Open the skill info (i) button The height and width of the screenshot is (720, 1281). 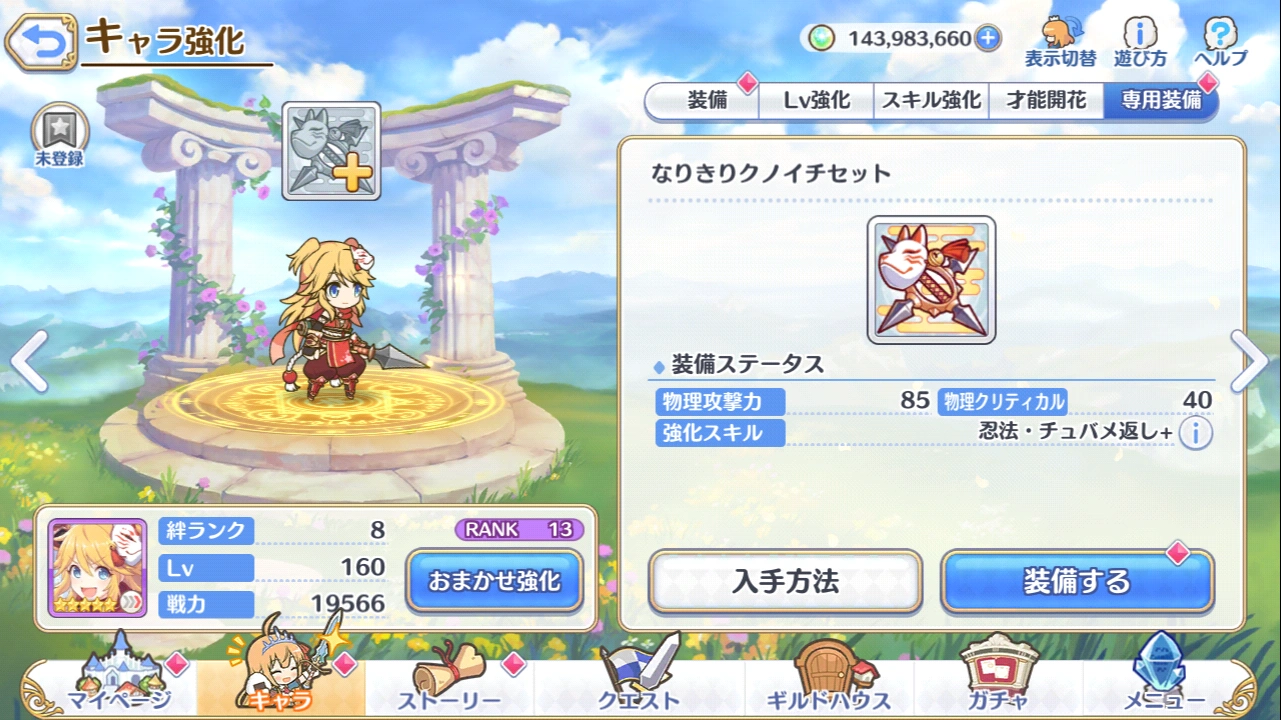1195,434
